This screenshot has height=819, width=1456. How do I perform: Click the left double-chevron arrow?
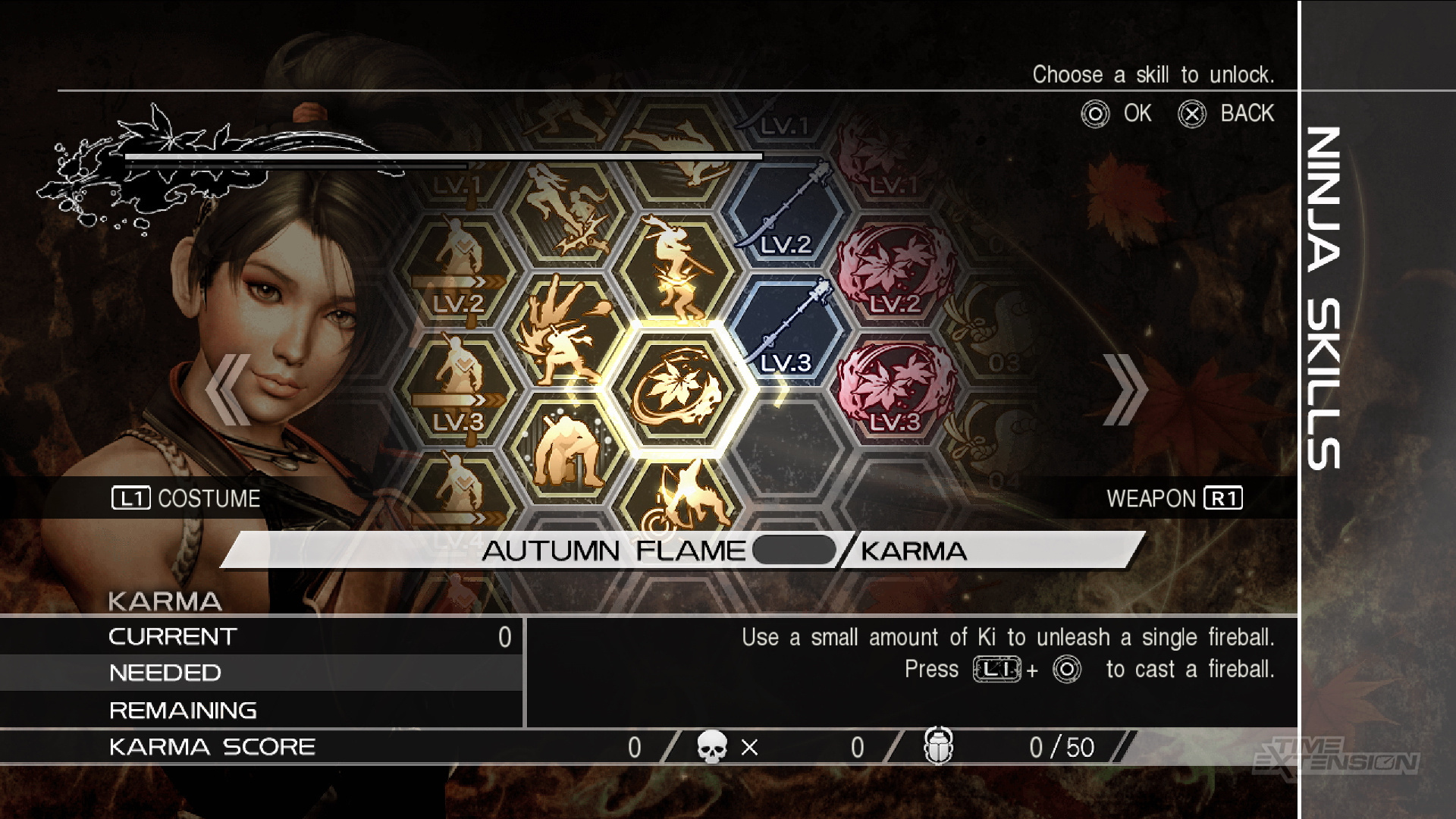coord(227,390)
